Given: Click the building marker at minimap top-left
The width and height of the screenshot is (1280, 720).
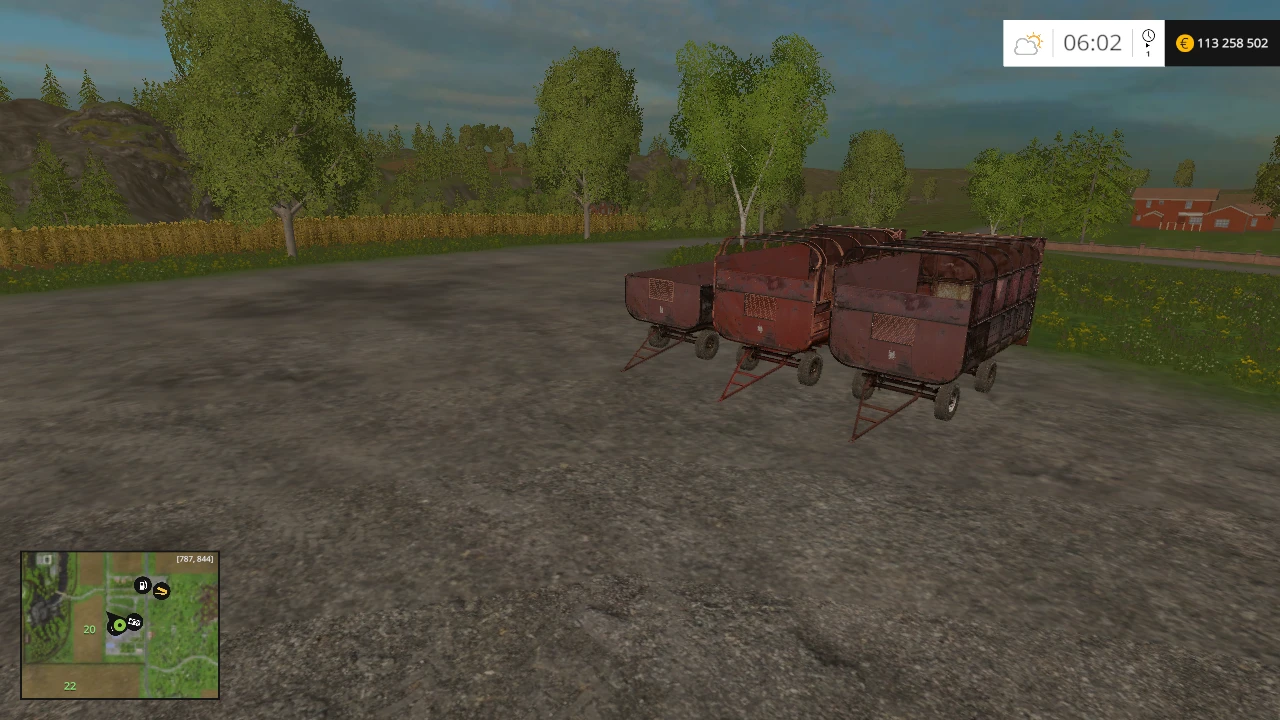Looking at the screenshot, I should click(x=45, y=559).
